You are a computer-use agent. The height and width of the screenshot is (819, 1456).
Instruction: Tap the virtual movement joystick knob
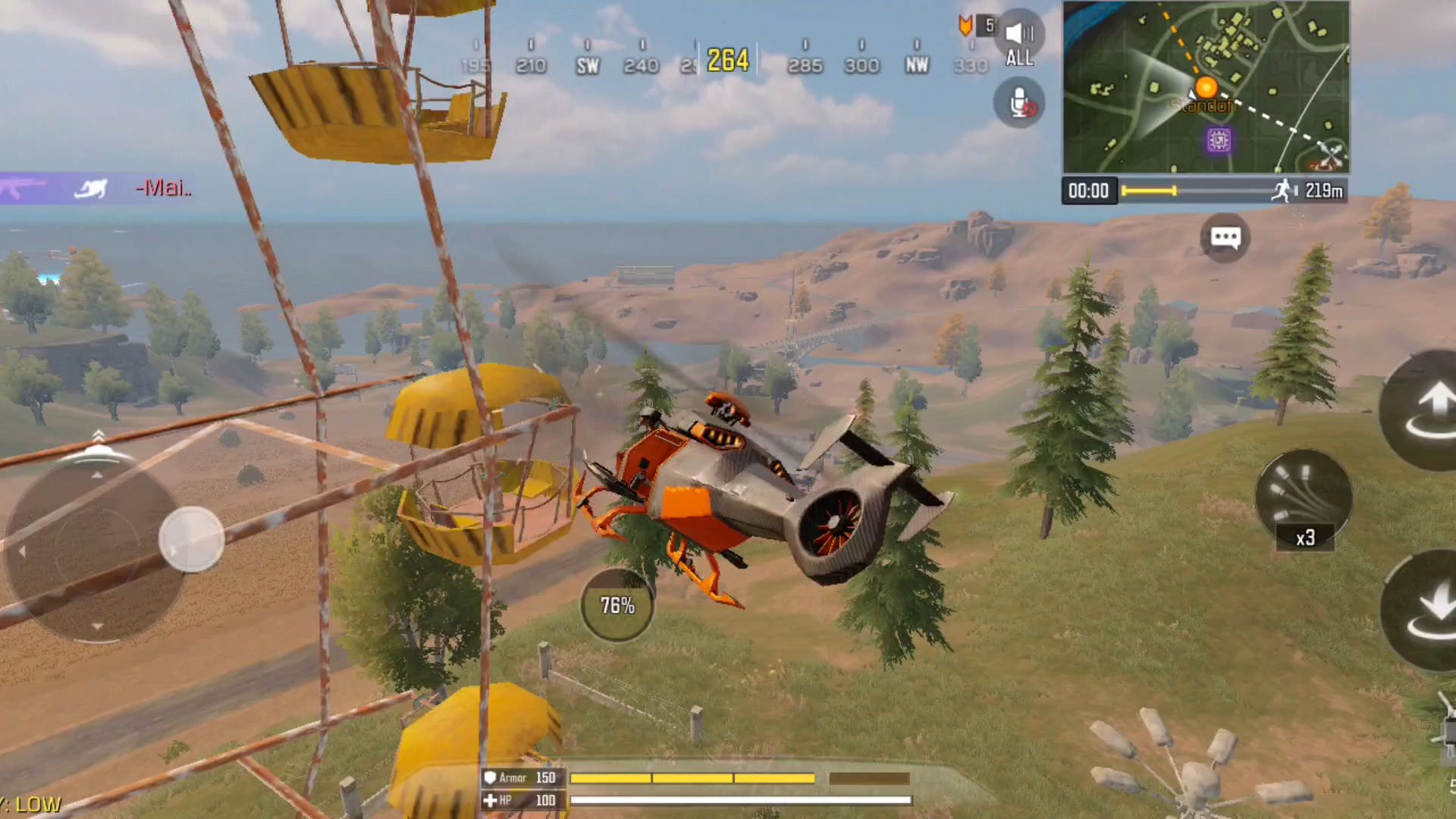click(191, 538)
